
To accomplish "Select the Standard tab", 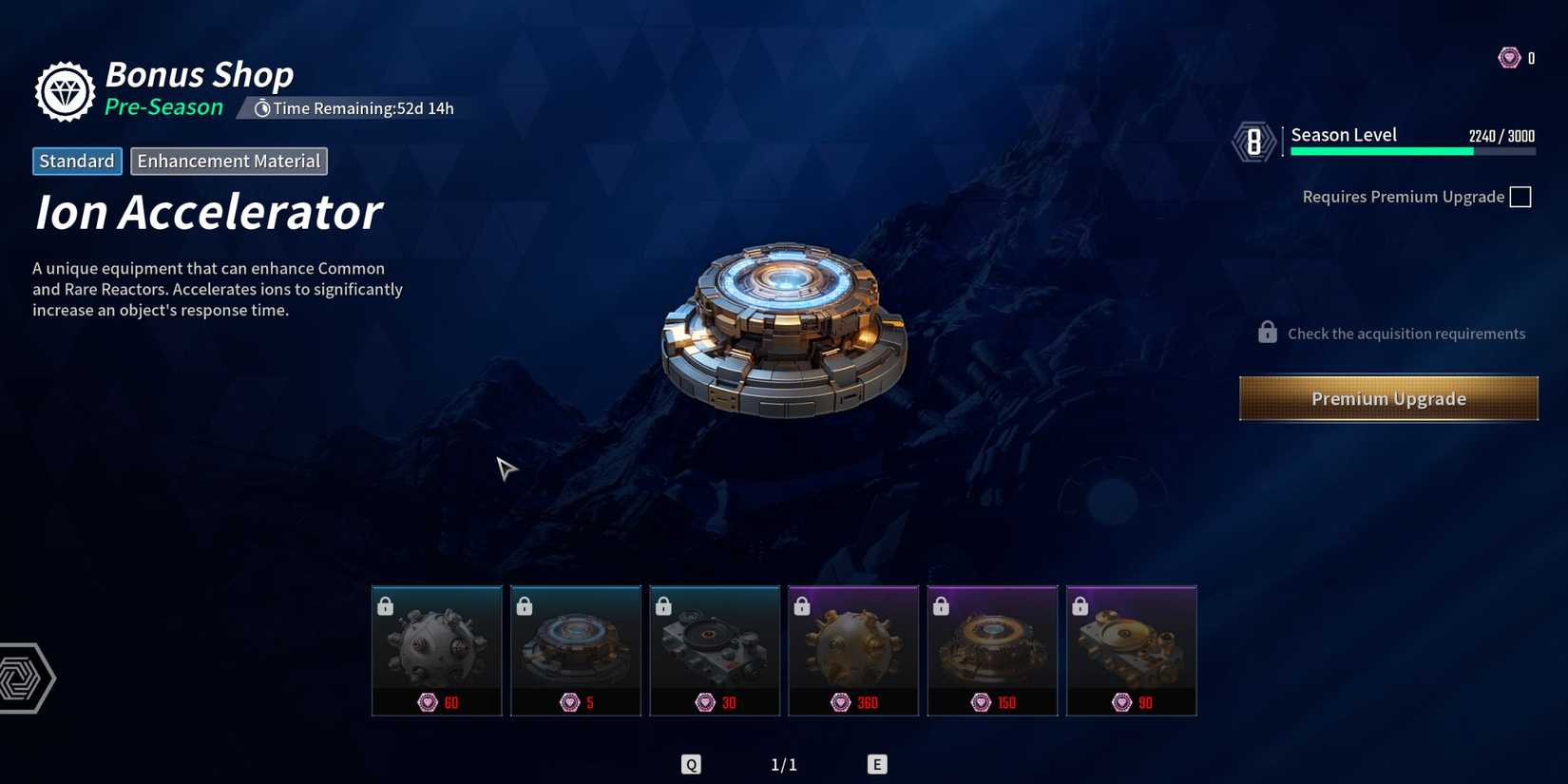I will click(x=77, y=161).
